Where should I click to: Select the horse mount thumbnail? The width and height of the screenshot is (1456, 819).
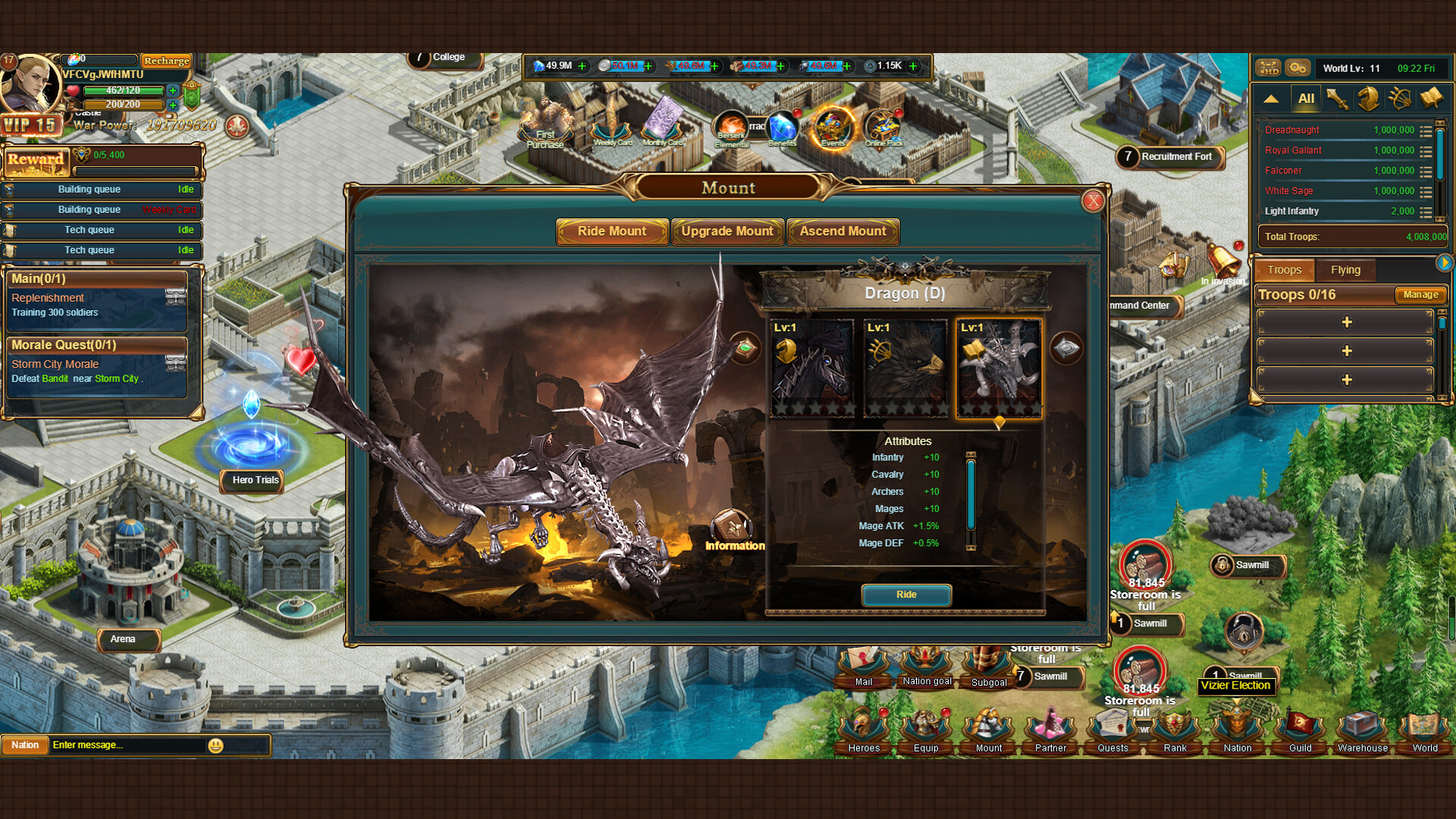(x=811, y=366)
